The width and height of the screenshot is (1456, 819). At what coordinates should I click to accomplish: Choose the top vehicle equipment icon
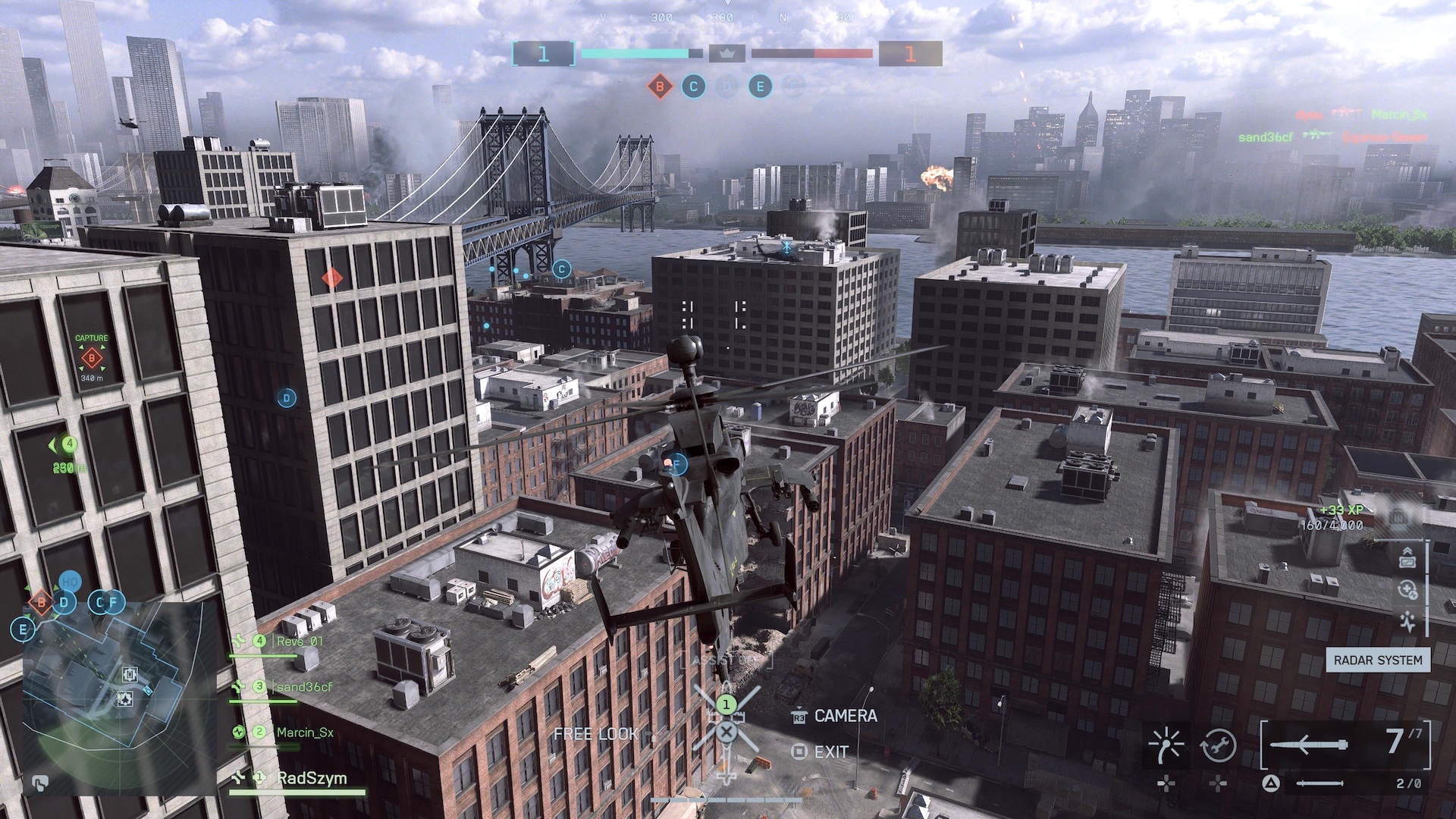tap(1407, 557)
